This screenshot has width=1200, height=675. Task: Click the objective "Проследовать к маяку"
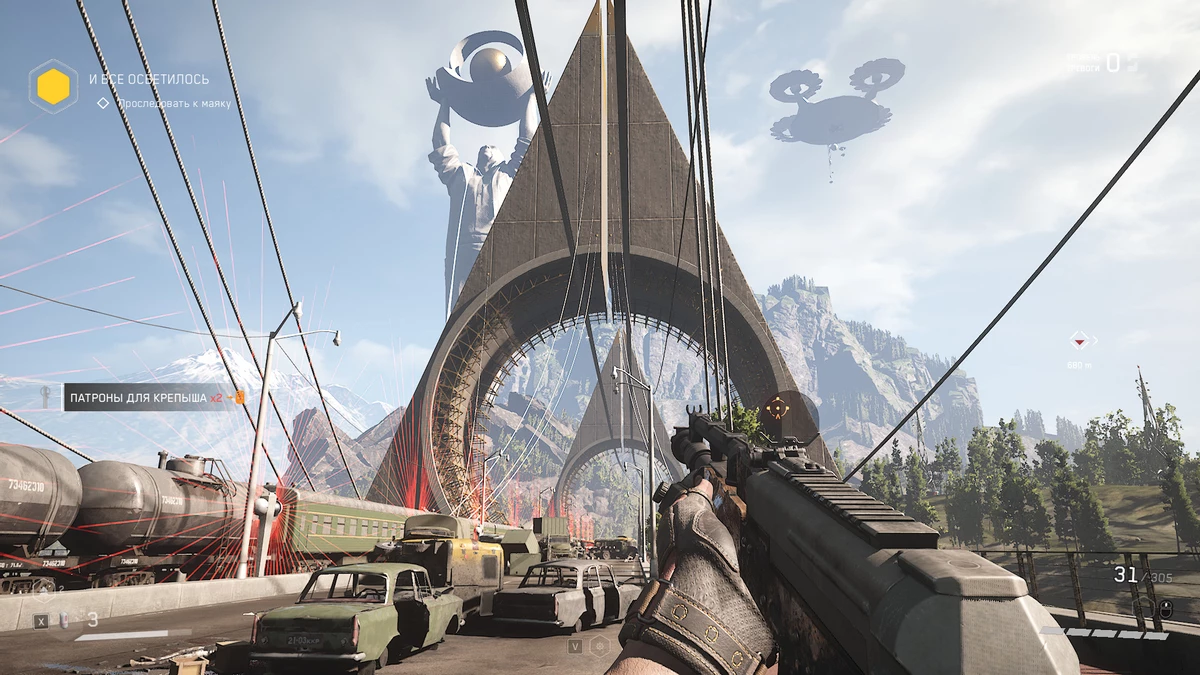point(173,103)
